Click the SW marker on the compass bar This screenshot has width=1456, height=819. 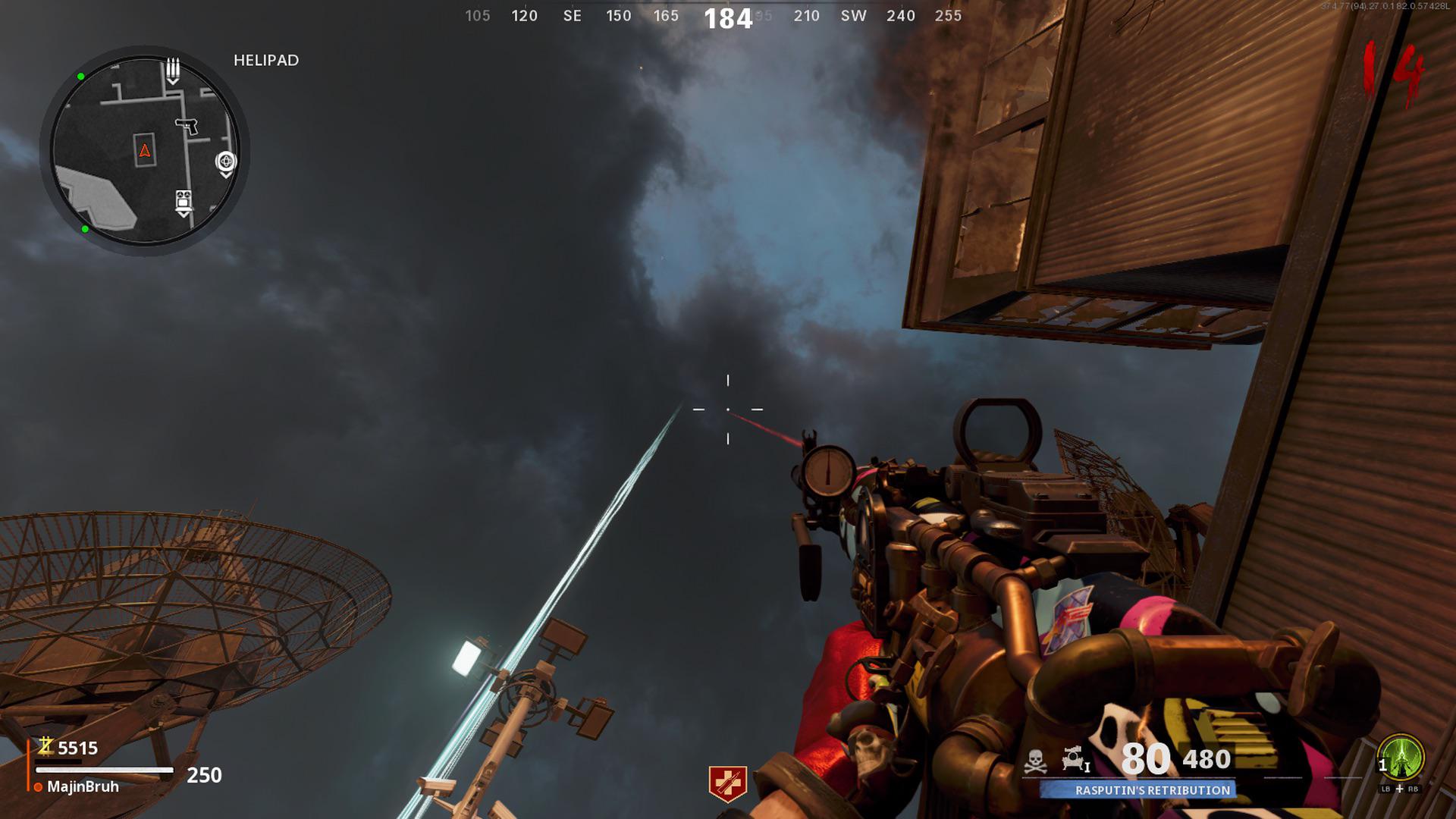pyautogui.click(x=852, y=15)
